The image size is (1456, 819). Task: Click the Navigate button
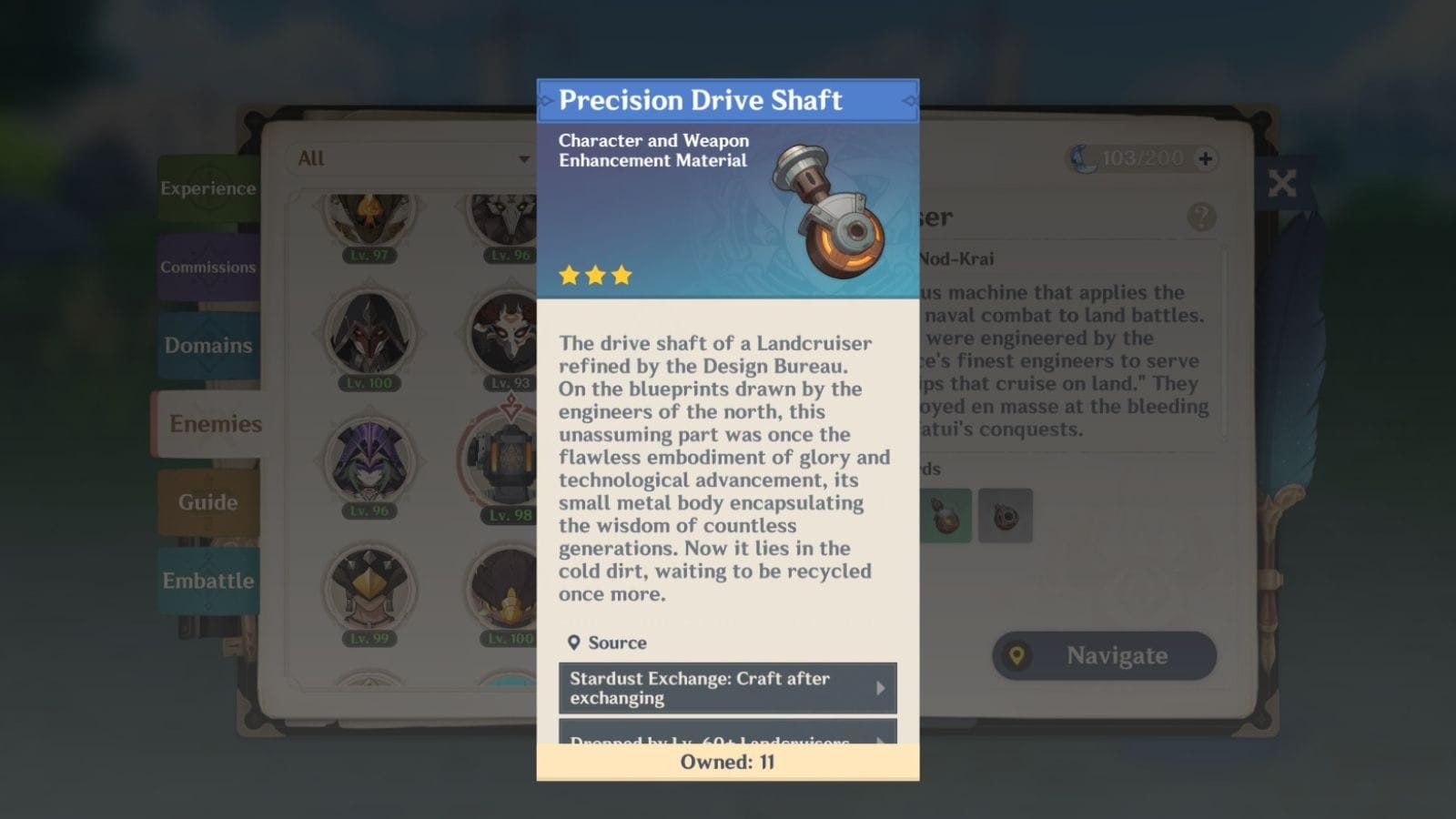(1103, 655)
